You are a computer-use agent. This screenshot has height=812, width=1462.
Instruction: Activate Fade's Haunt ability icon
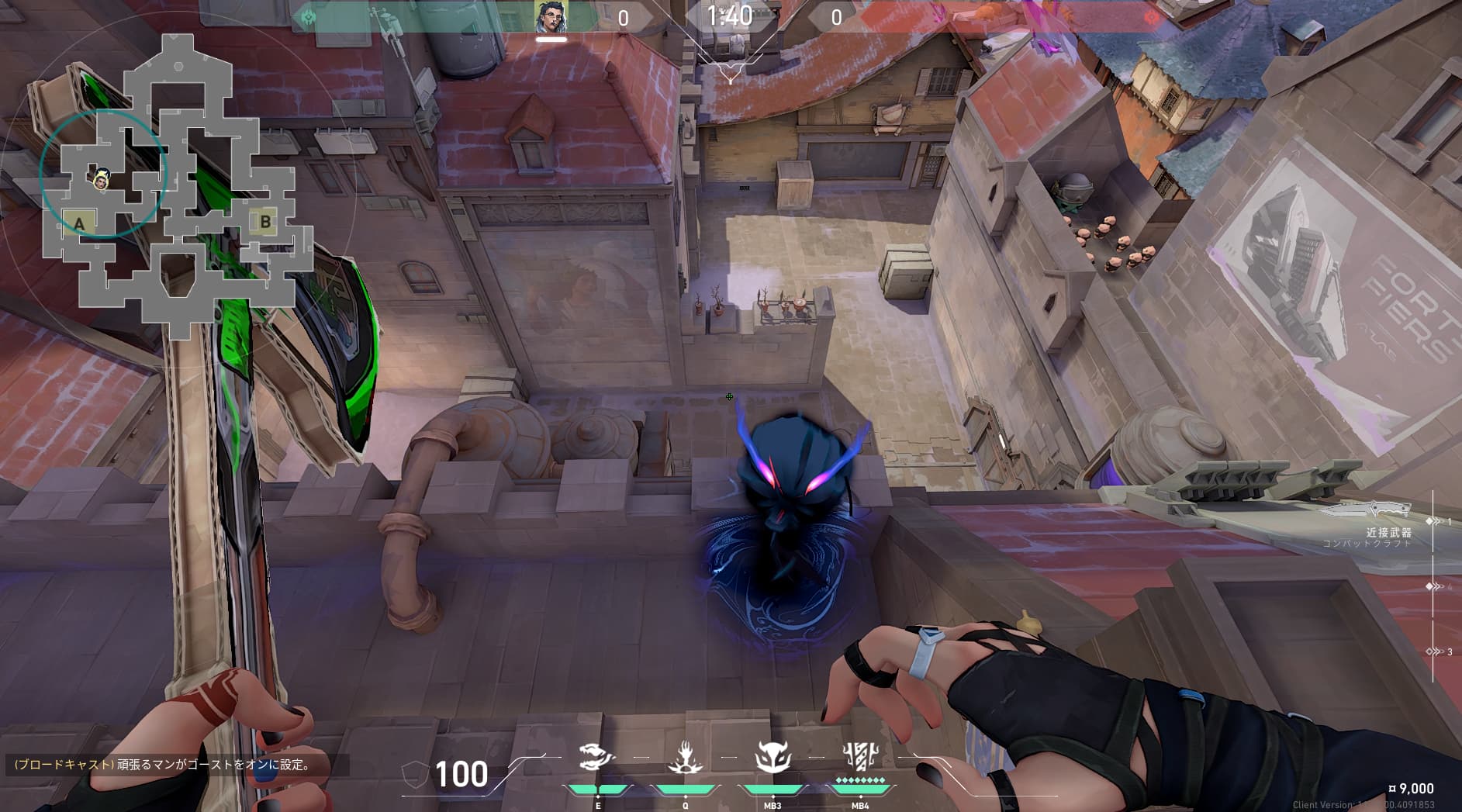(597, 758)
